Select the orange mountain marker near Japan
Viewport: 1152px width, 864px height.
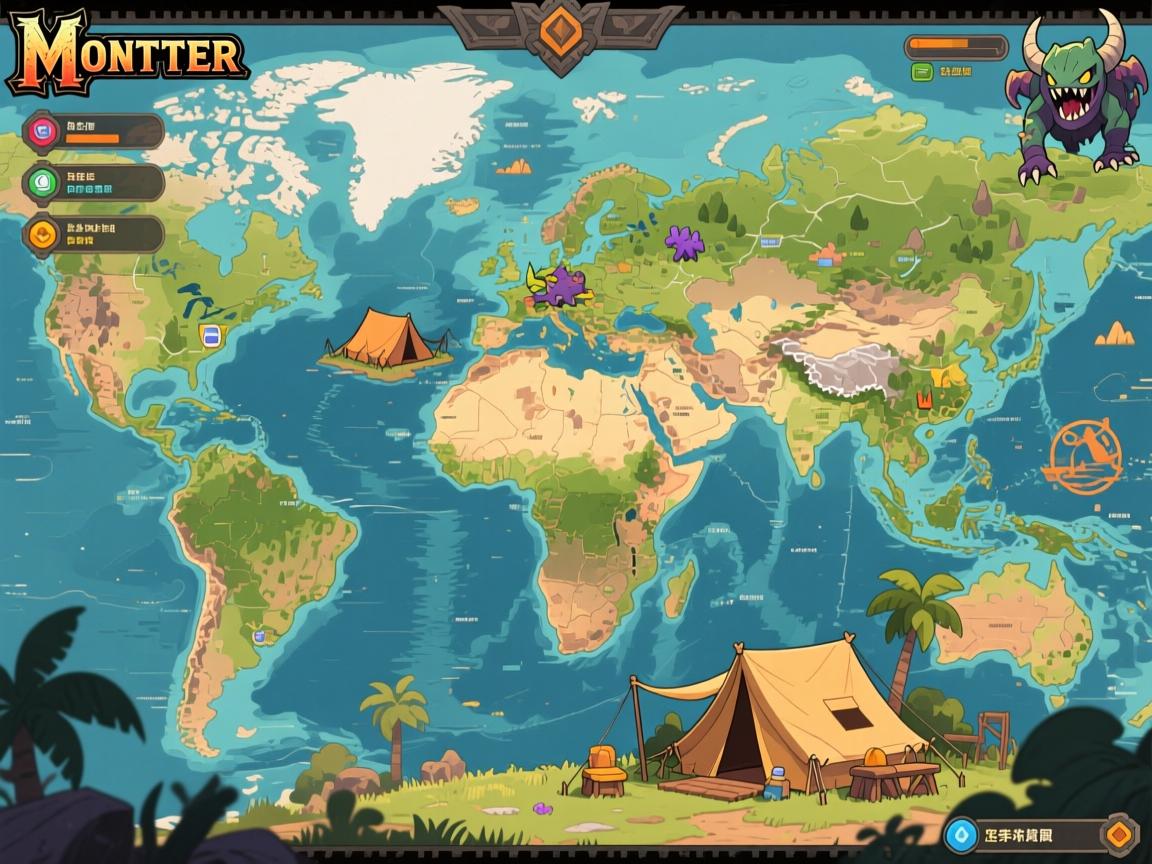point(1114,334)
